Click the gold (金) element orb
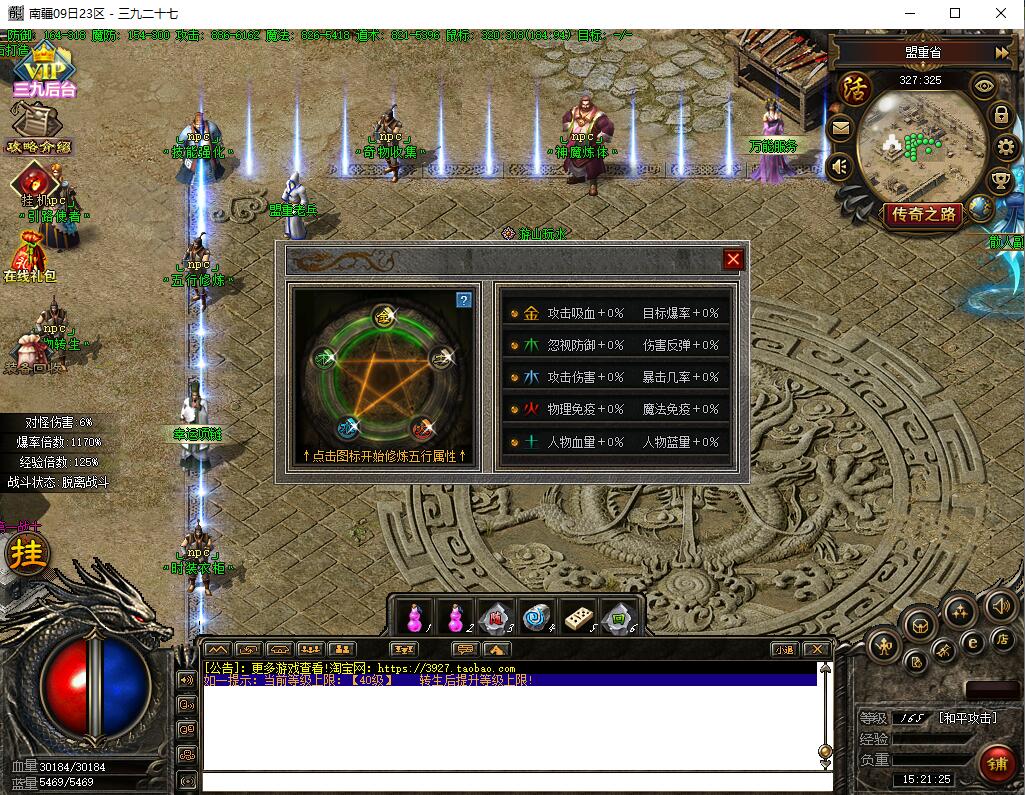 click(x=383, y=316)
